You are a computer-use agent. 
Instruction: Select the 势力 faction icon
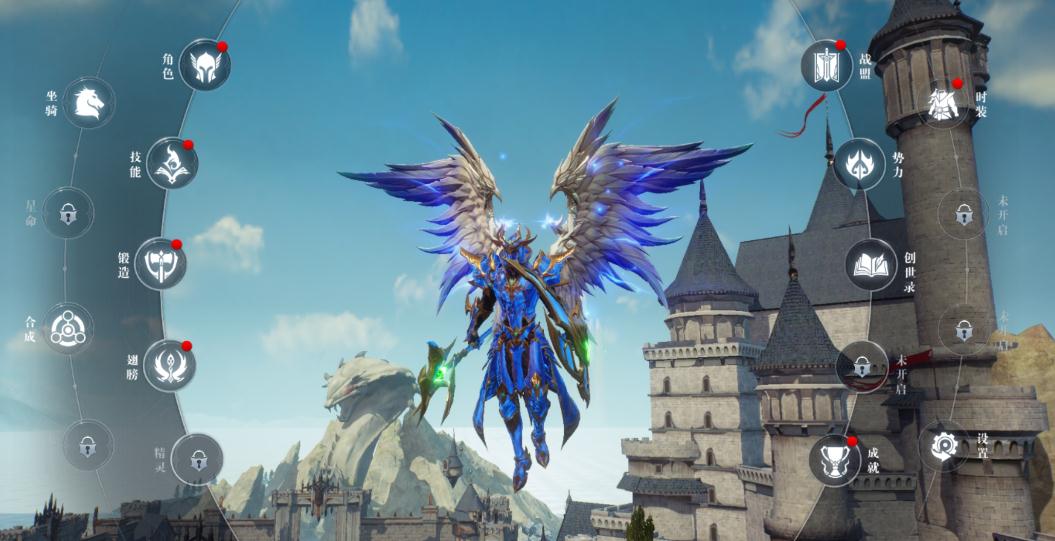[859, 163]
